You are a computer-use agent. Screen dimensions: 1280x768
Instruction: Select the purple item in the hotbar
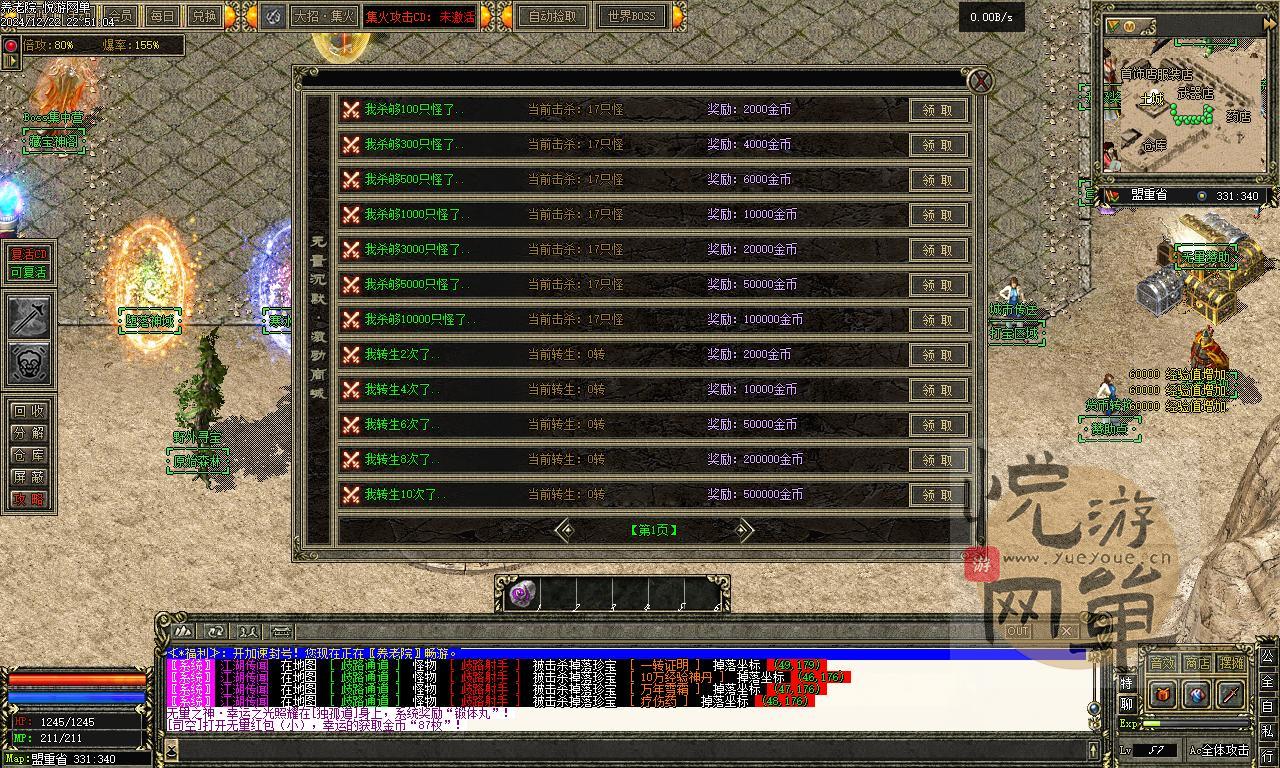click(522, 594)
